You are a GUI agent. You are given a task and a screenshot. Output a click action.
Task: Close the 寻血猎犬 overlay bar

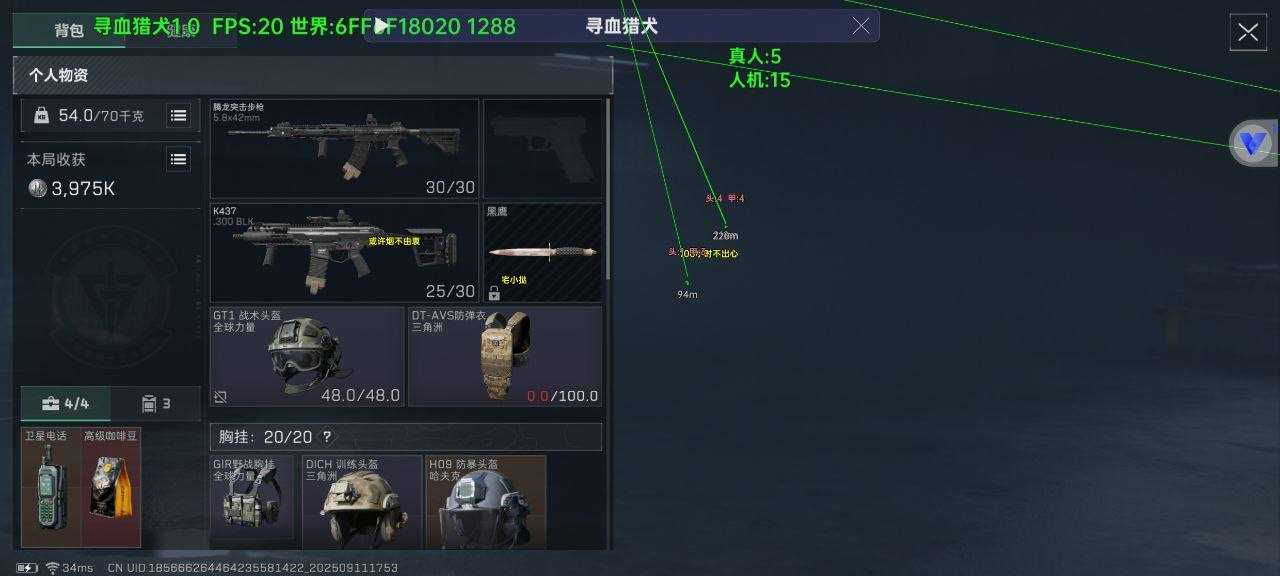861,26
